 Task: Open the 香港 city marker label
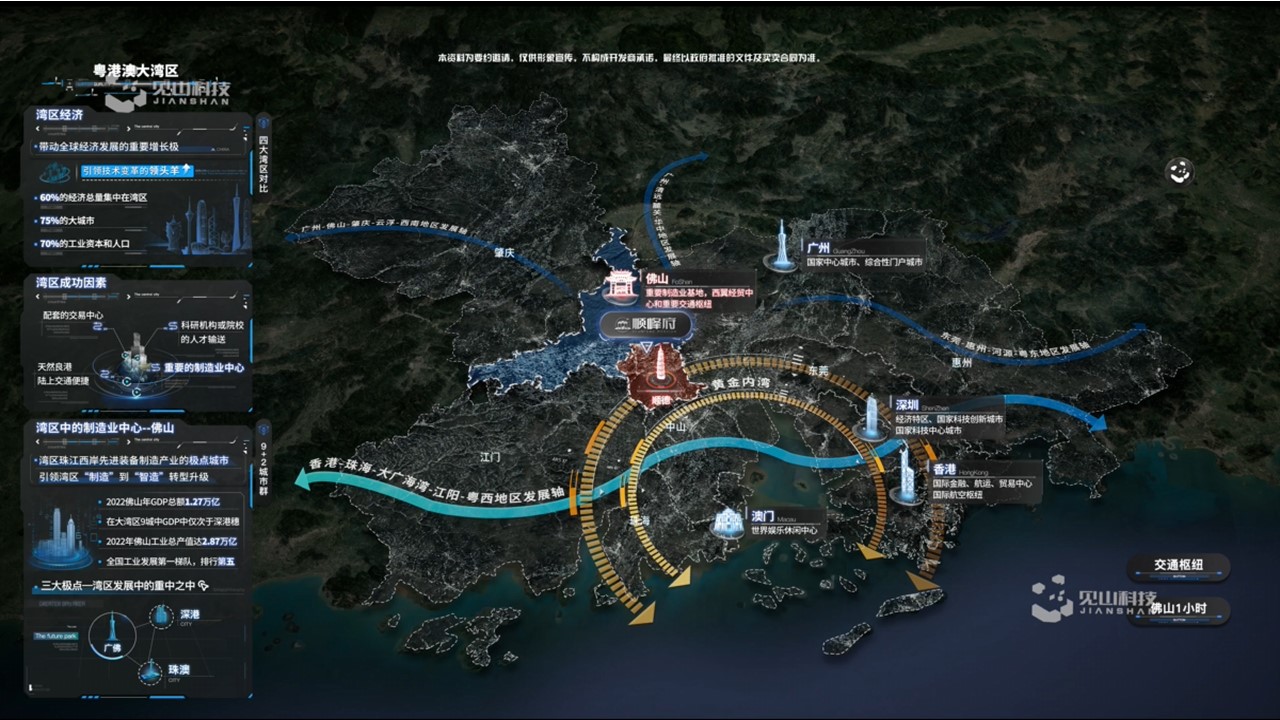[x=944, y=469]
